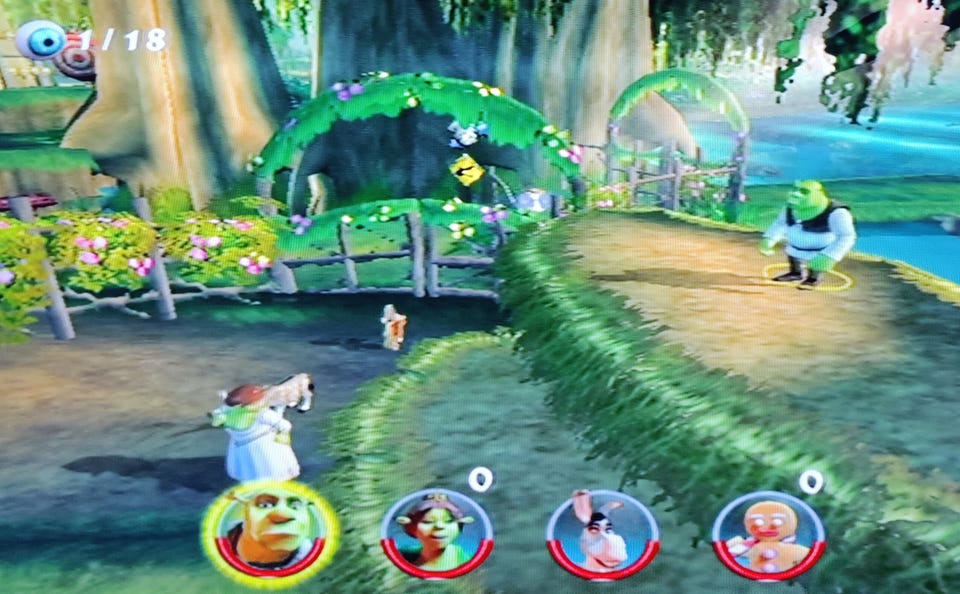Click the blue eyeball collectible icon
The image size is (960, 594).
42,40
